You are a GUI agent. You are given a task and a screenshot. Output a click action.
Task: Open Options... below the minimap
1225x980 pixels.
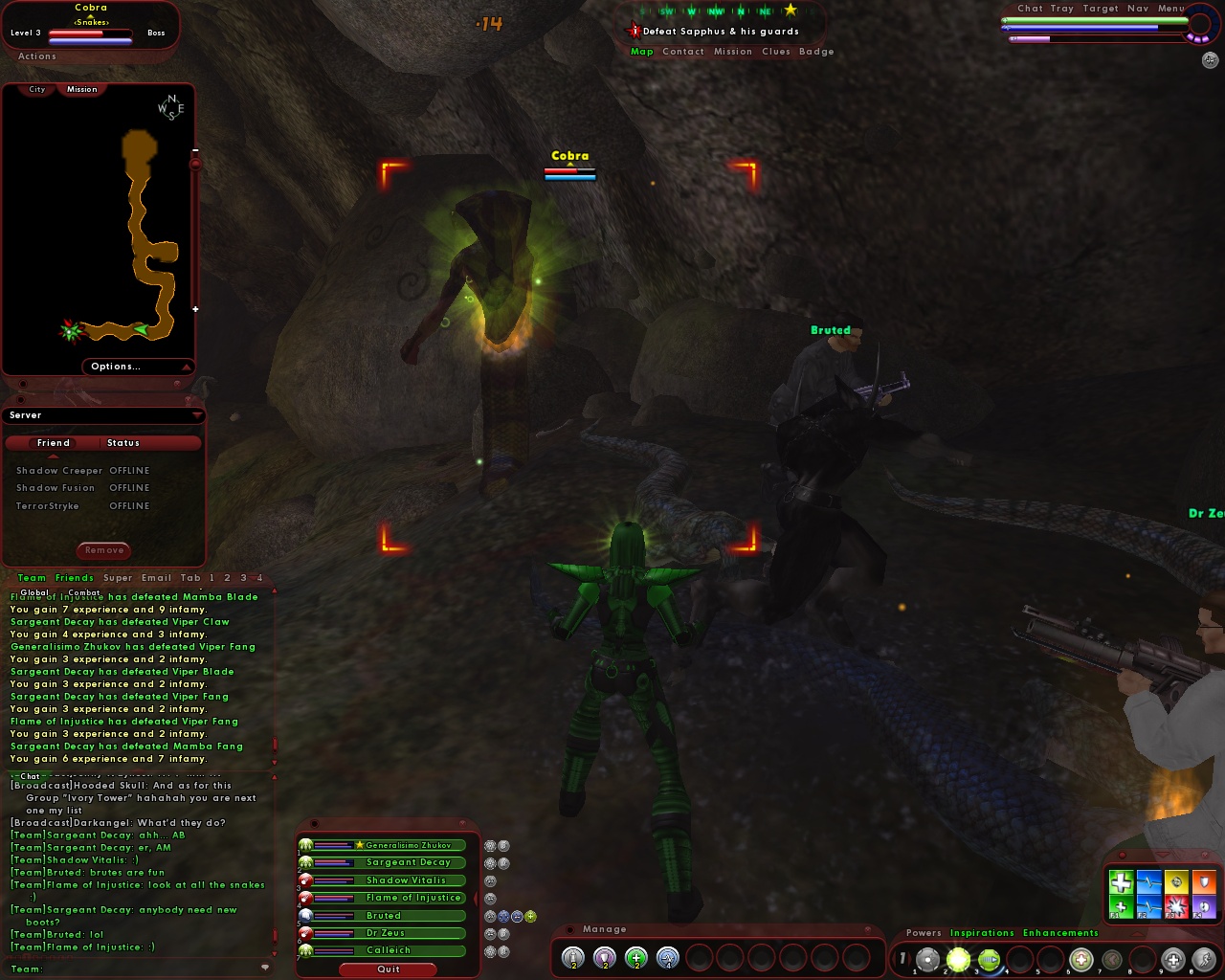click(x=116, y=366)
